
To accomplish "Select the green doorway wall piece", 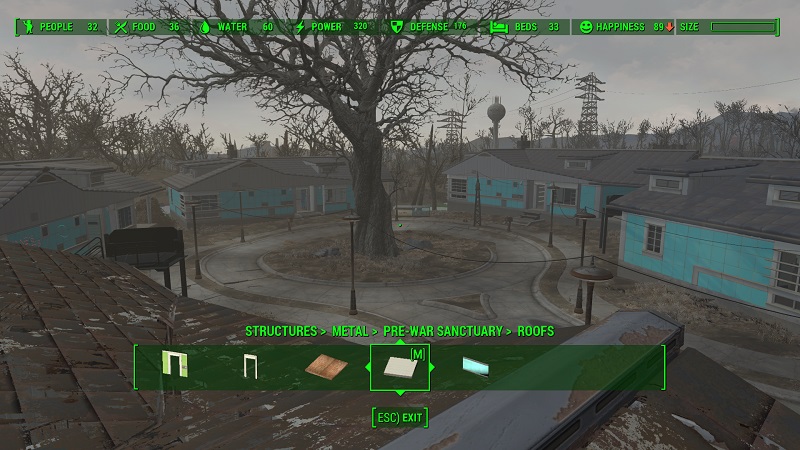I will click(x=176, y=366).
